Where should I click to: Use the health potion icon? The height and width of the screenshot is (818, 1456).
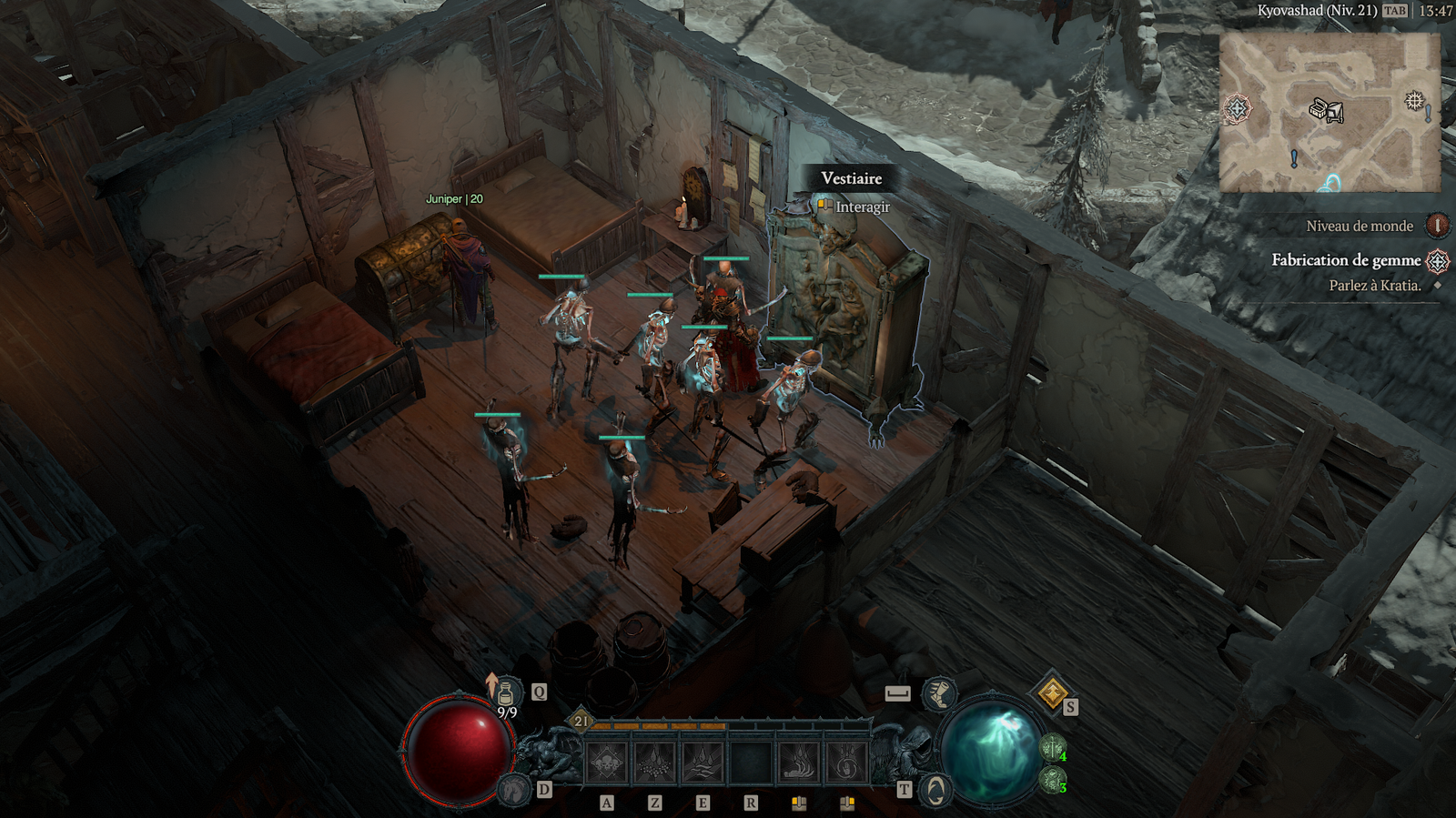pos(507,693)
